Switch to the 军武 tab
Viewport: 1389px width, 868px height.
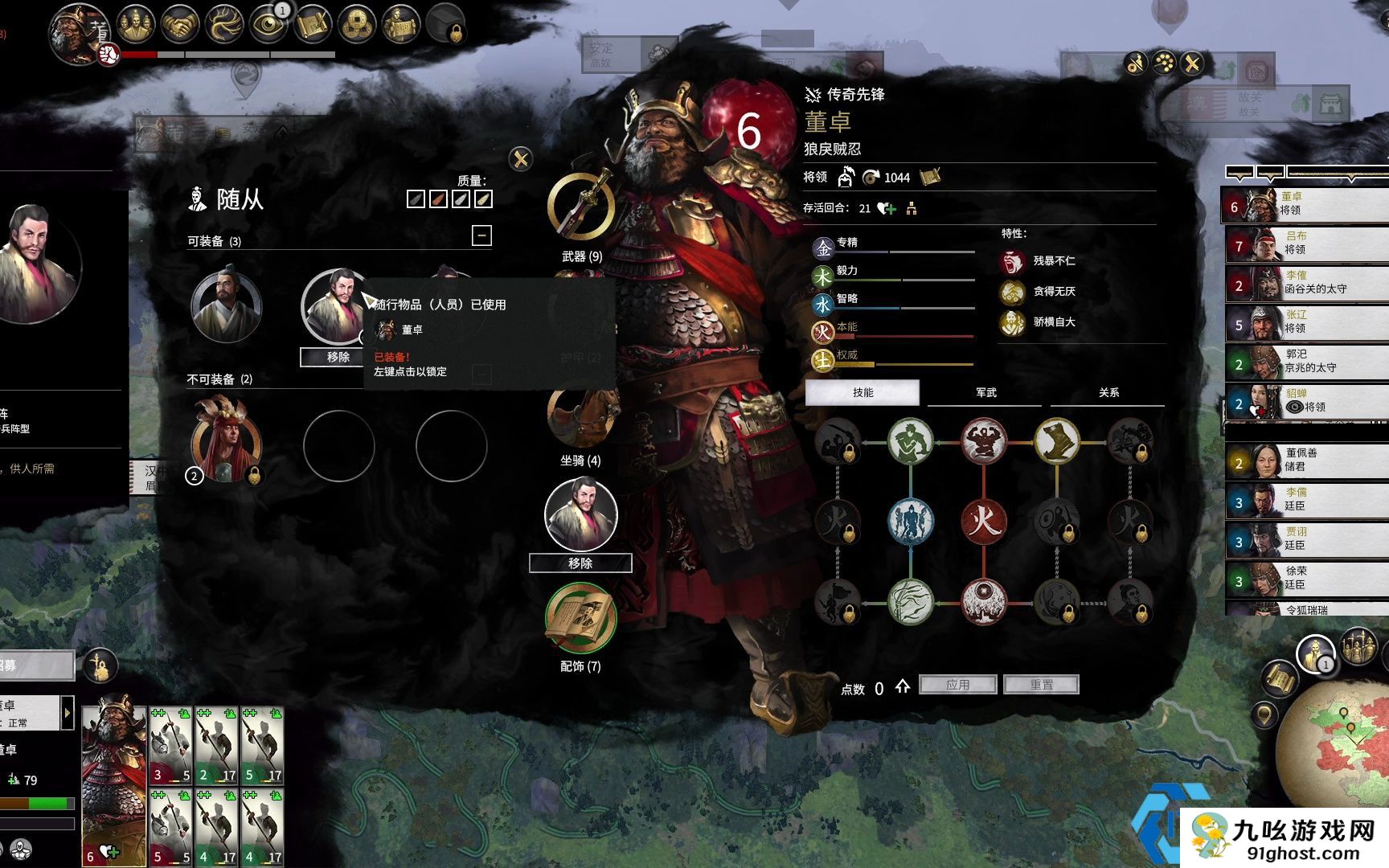tap(985, 392)
